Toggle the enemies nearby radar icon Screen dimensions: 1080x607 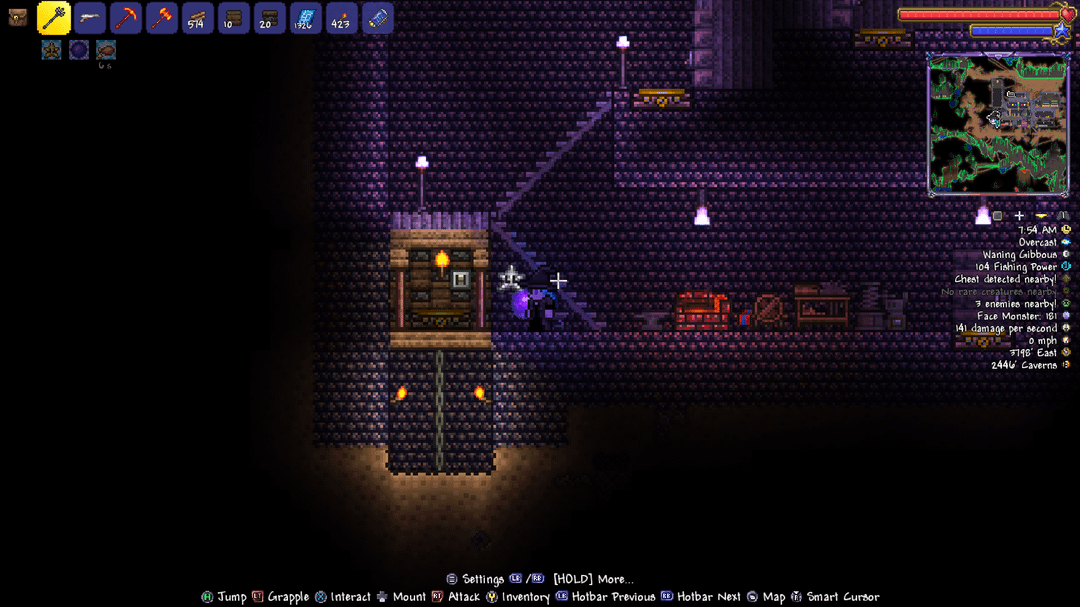(1066, 304)
